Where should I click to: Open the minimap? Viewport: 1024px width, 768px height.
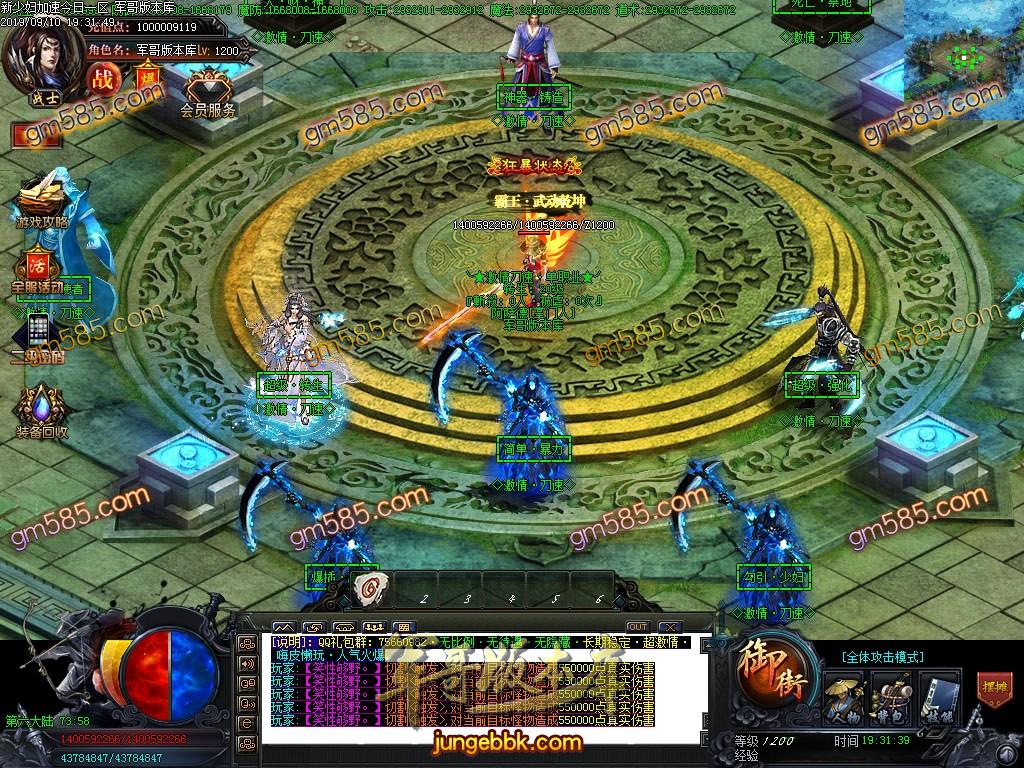coord(963,58)
